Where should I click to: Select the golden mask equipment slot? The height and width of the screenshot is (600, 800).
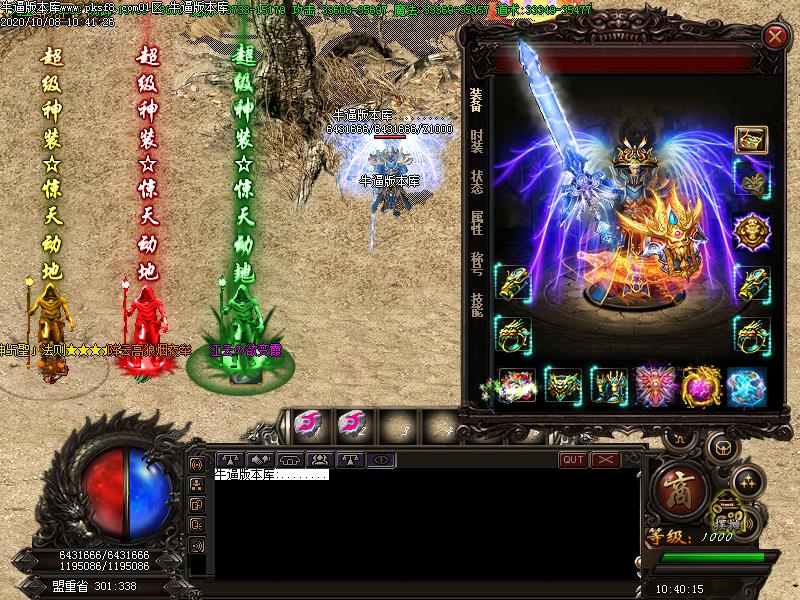tap(751, 179)
